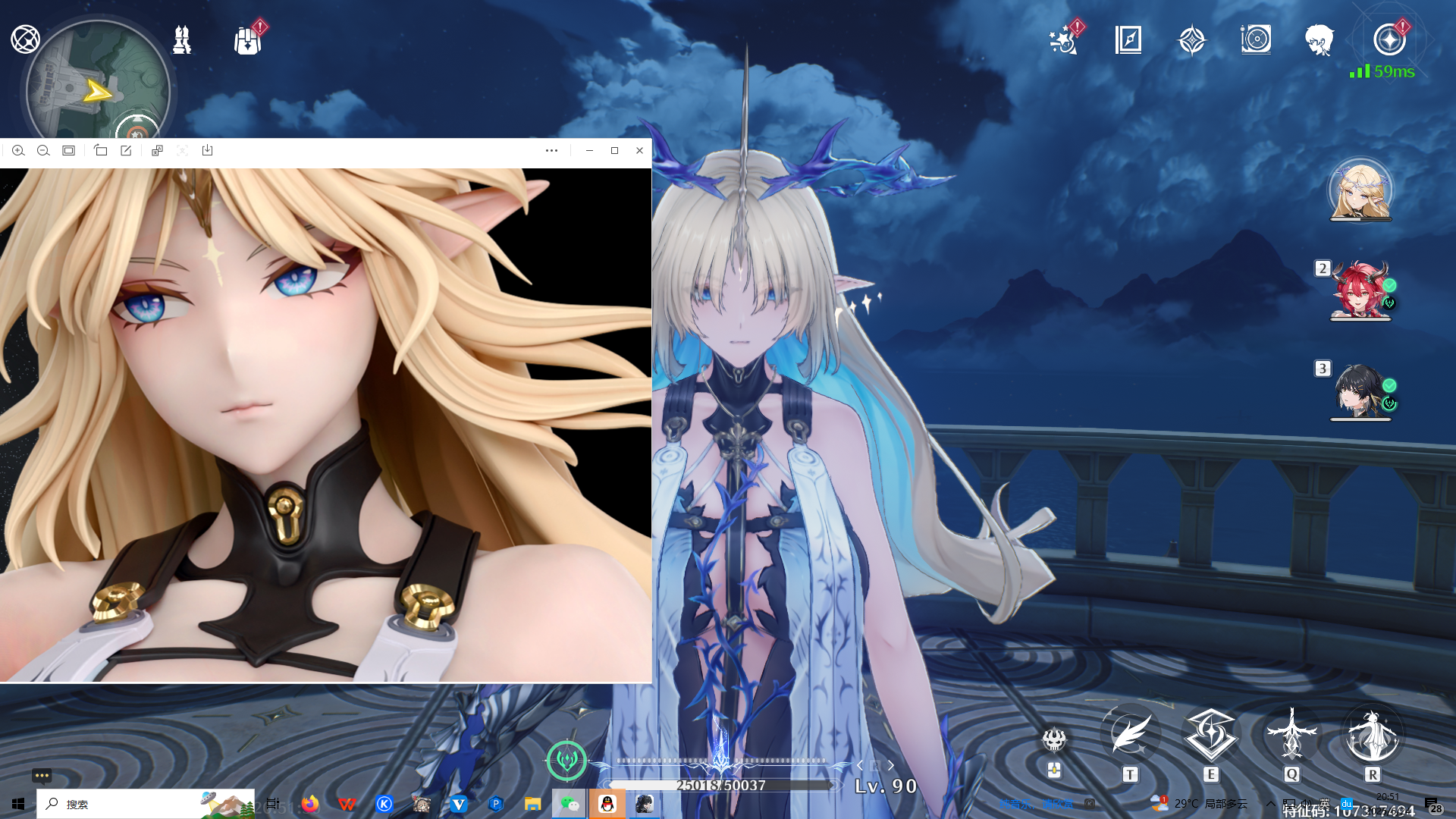Open the star compass icon with alert

1389,39
